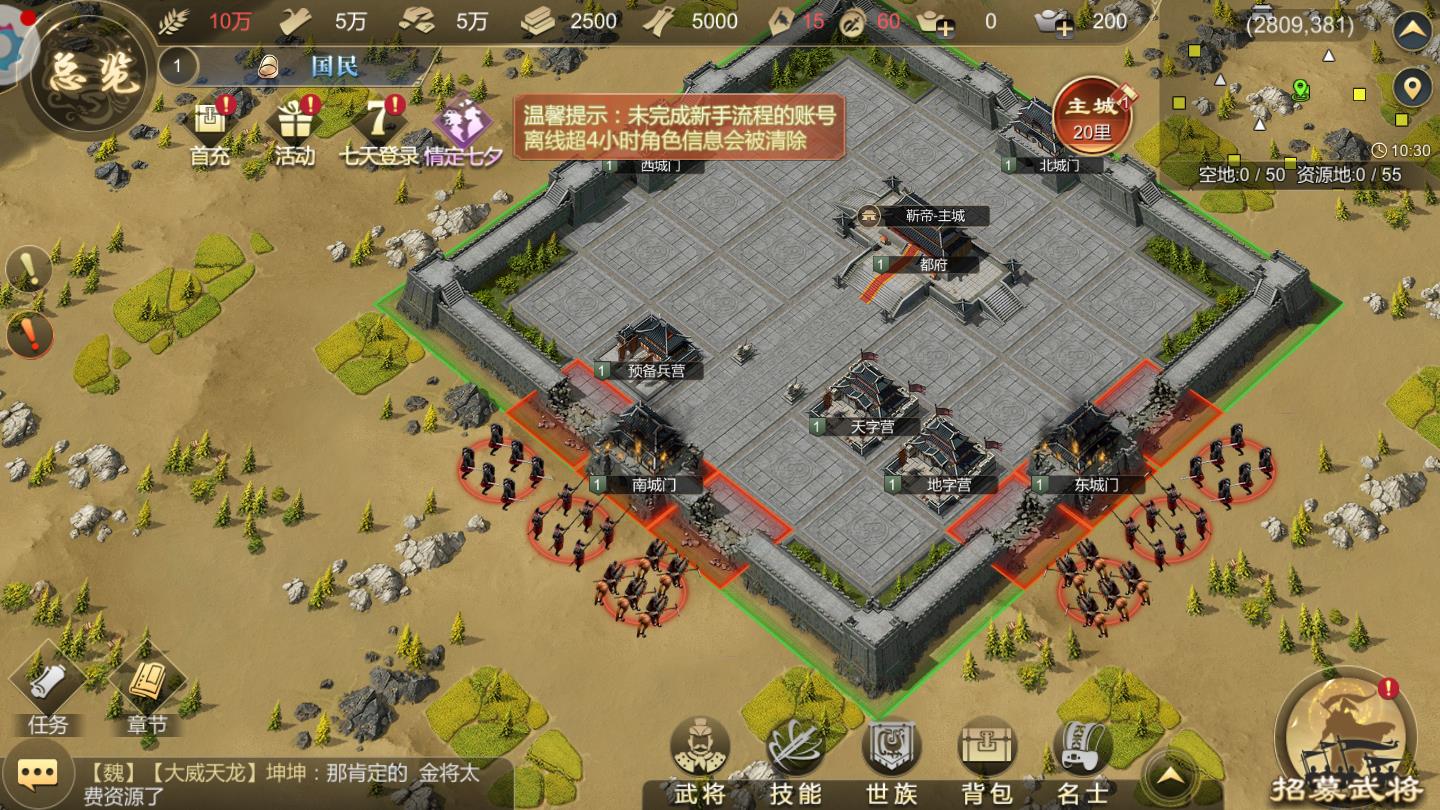Open the 武将 generals menu
Image resolution: width=1440 pixels, height=810 pixels.
pyautogui.click(x=700, y=760)
